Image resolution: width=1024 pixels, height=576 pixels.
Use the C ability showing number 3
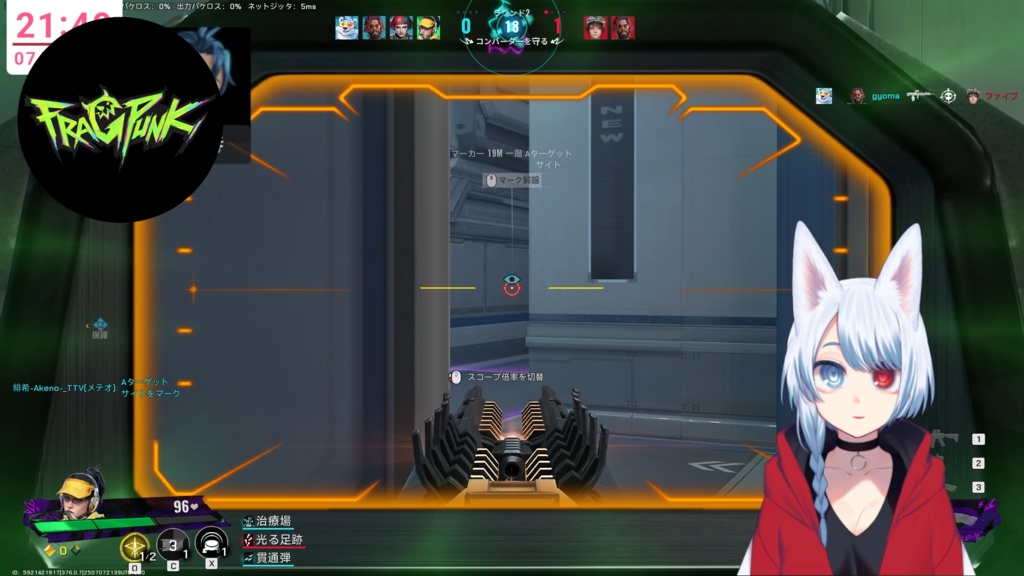[173, 545]
